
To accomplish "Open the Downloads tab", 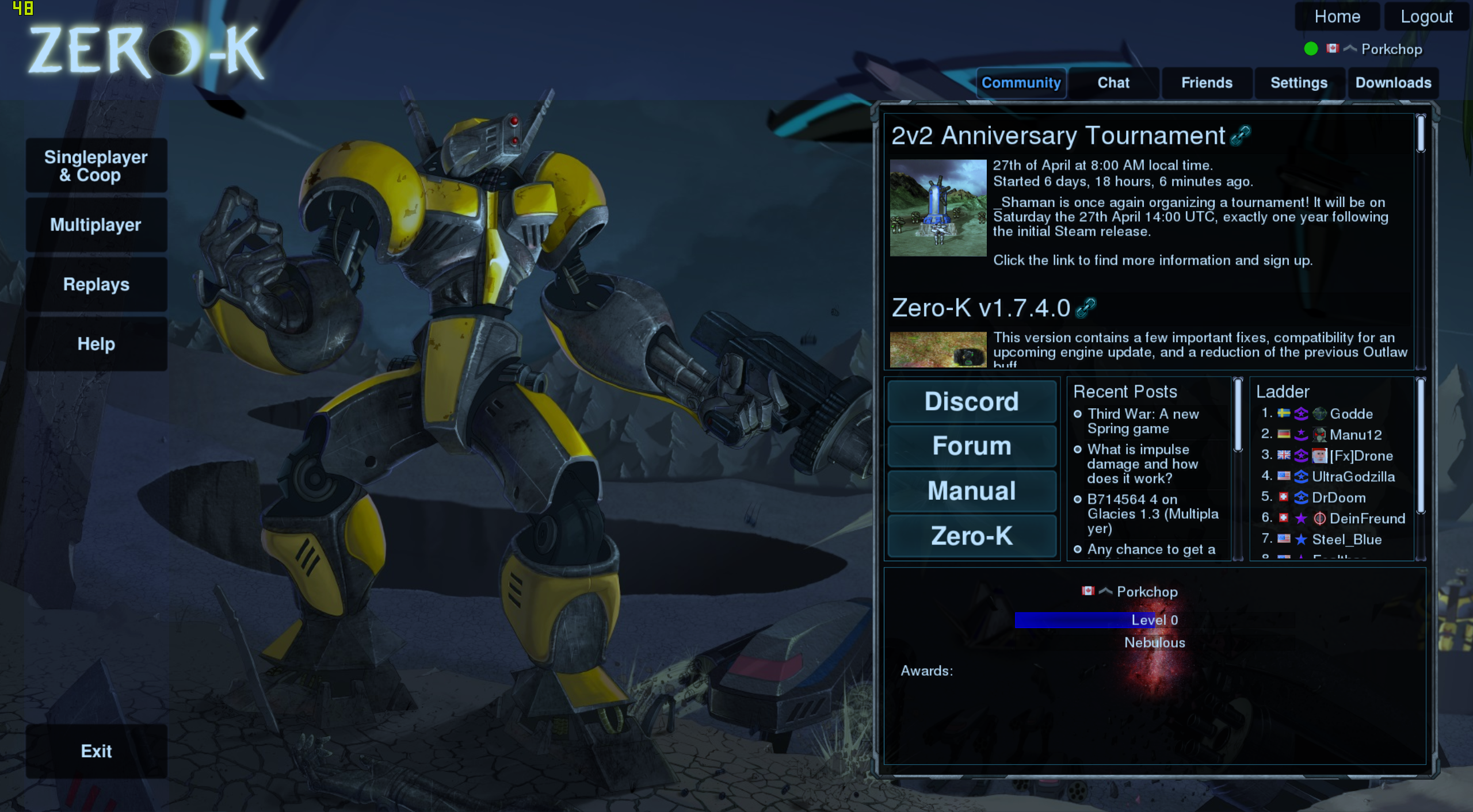I will coord(1393,83).
